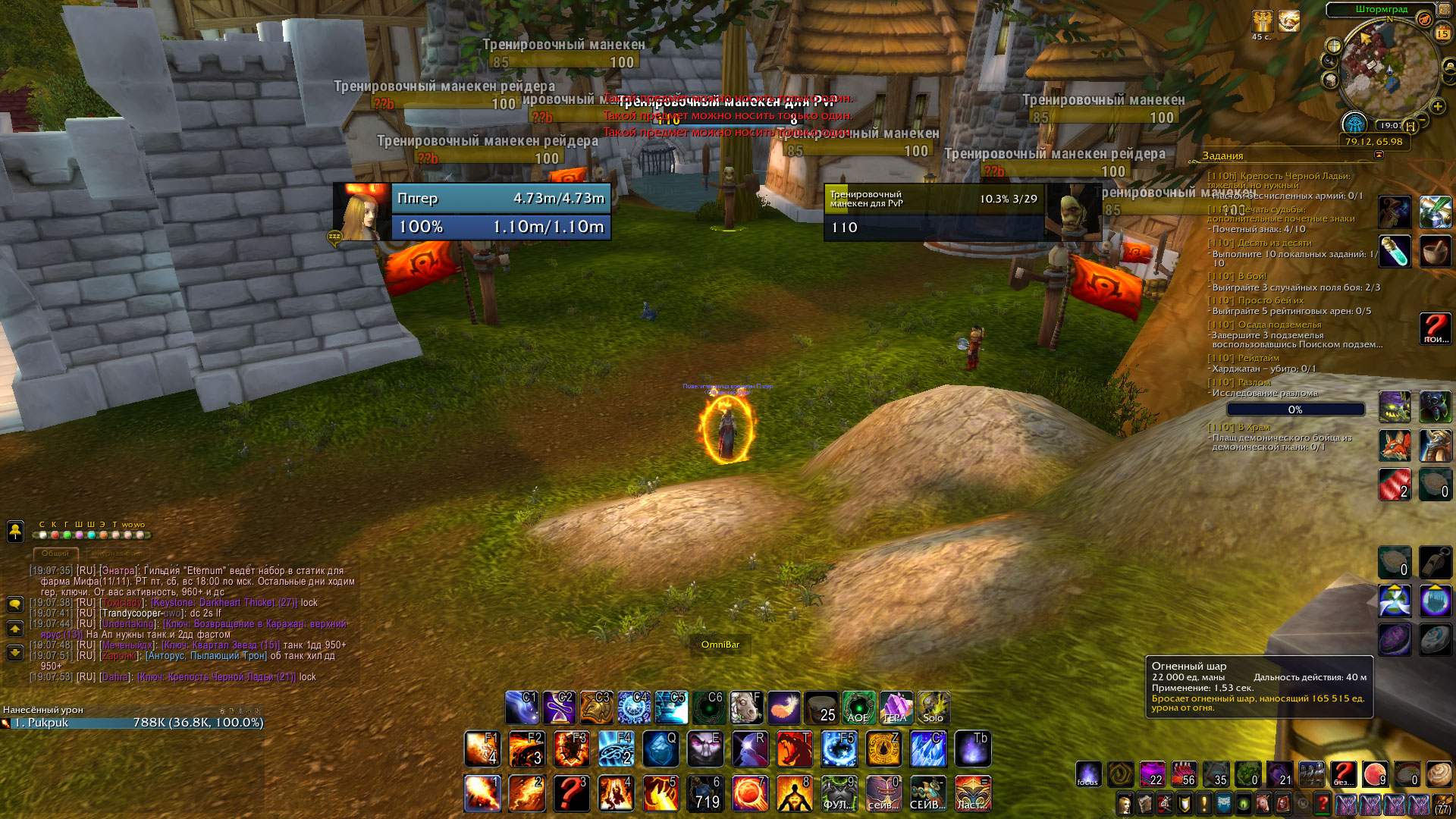This screenshot has height=819, width=1456.
Task: Use the item labeled AOE
Action: [x=858, y=708]
